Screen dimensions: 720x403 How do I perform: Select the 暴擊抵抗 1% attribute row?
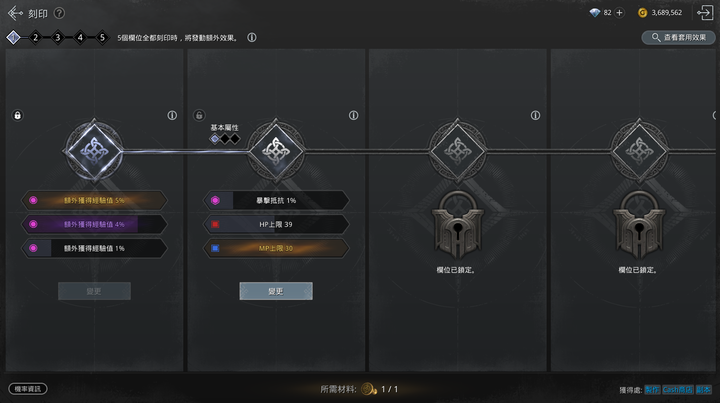tap(276, 200)
